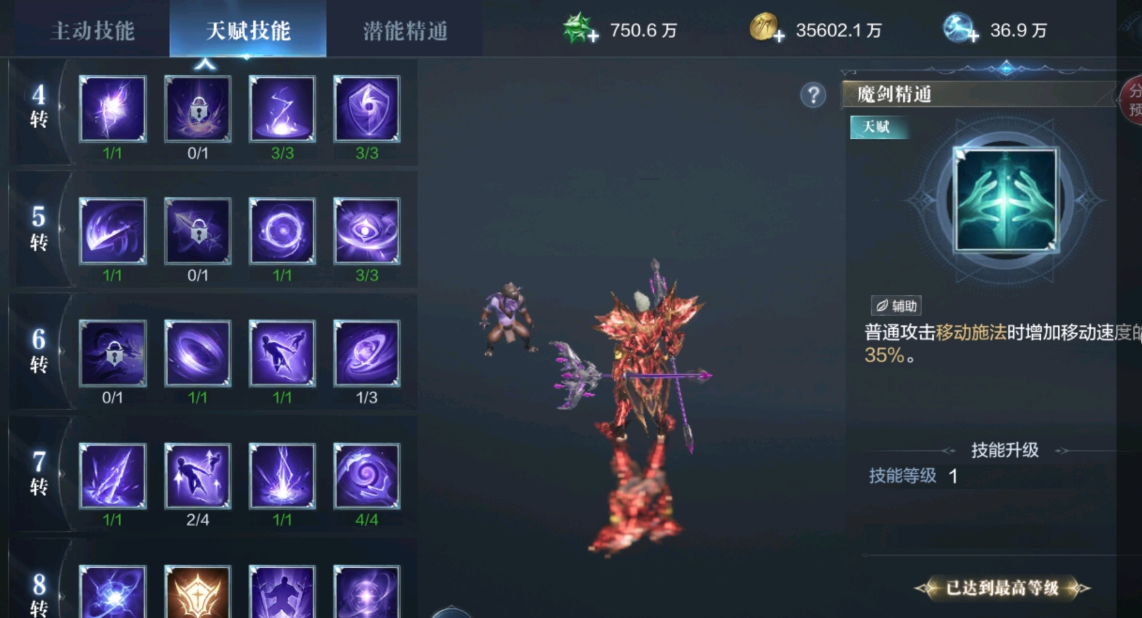Select the 天赋技能 tab

pos(248,30)
